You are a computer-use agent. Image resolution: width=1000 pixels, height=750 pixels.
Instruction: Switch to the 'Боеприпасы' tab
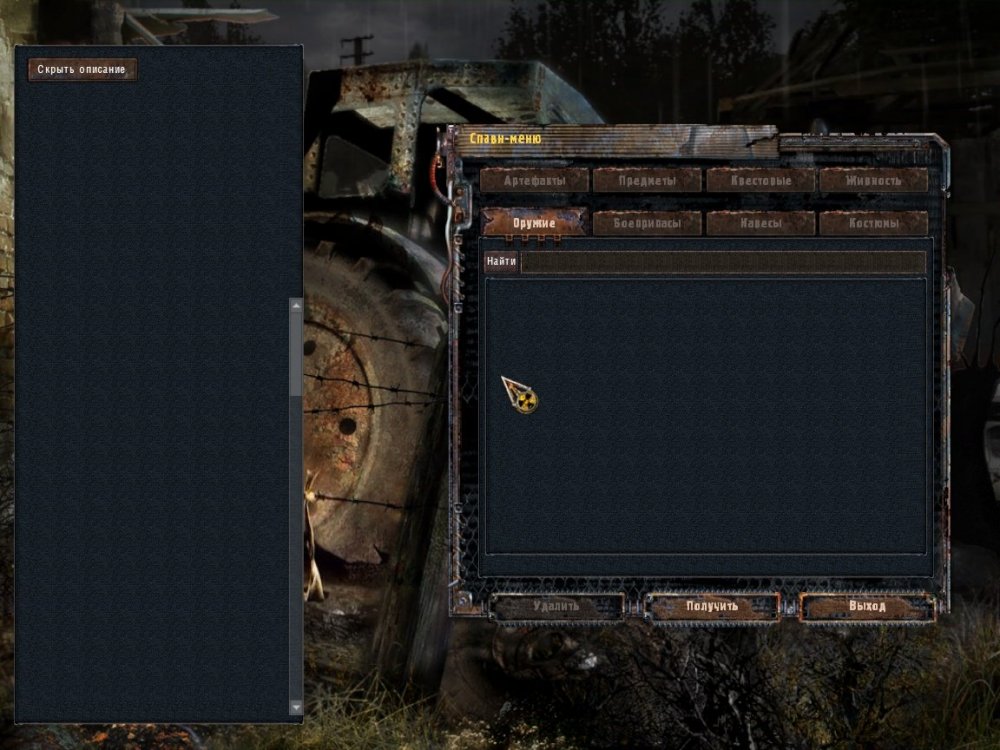pyautogui.click(x=647, y=223)
